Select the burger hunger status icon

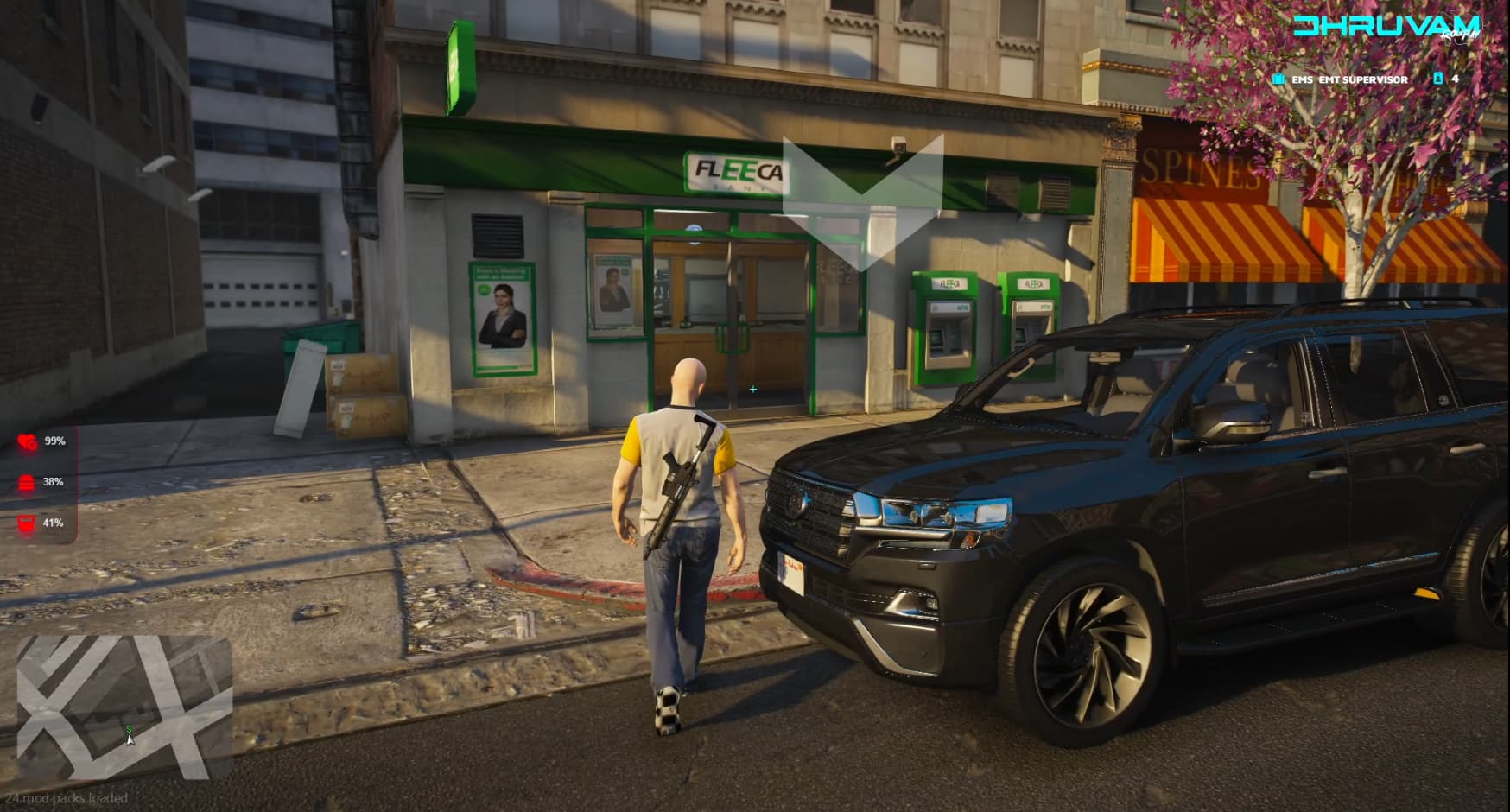pyautogui.click(x=27, y=482)
